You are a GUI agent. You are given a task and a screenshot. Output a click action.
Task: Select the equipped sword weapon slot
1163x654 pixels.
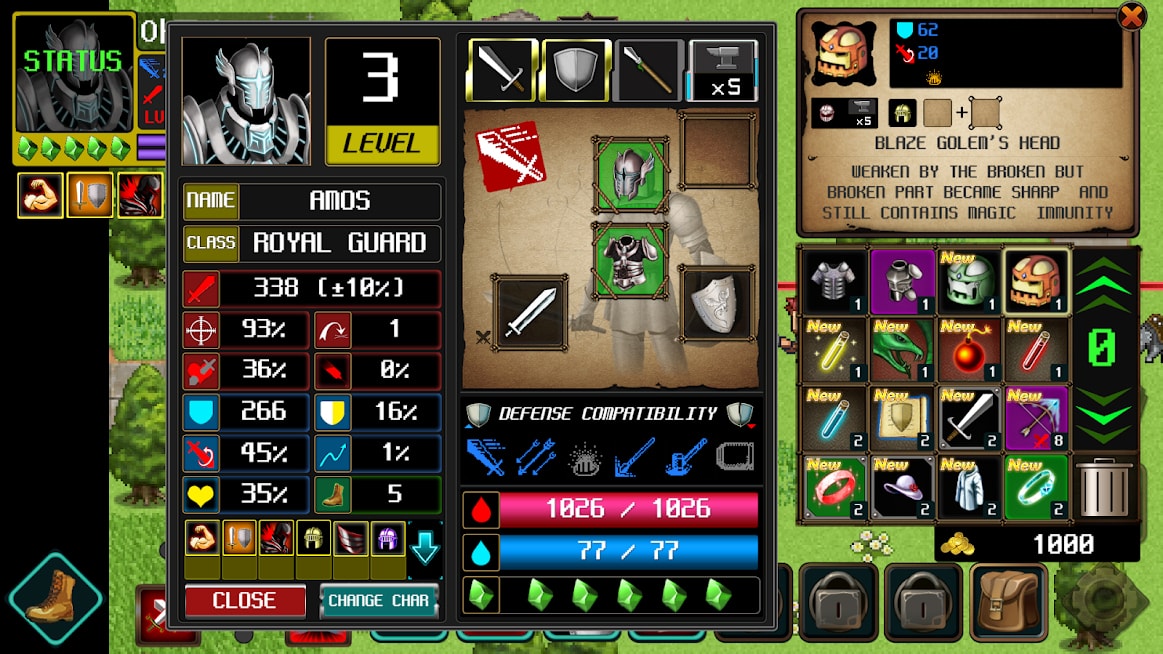530,312
